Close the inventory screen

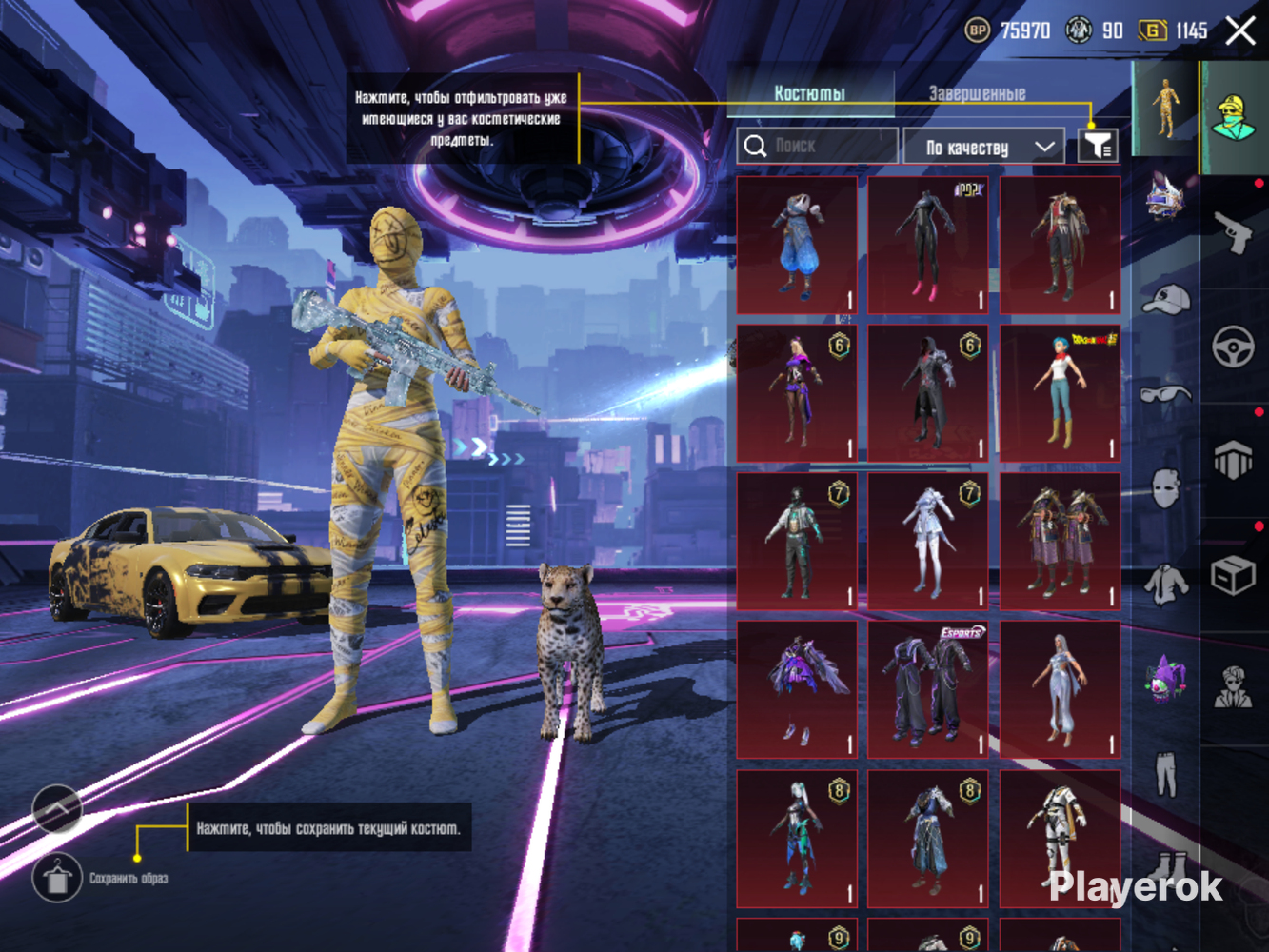(x=1240, y=30)
